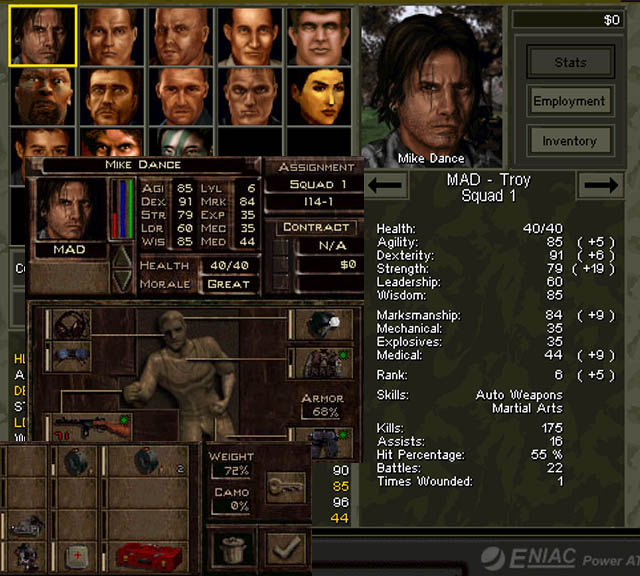The image size is (640, 576).
Task: Select the first aid kit slot
Action: click(76, 555)
